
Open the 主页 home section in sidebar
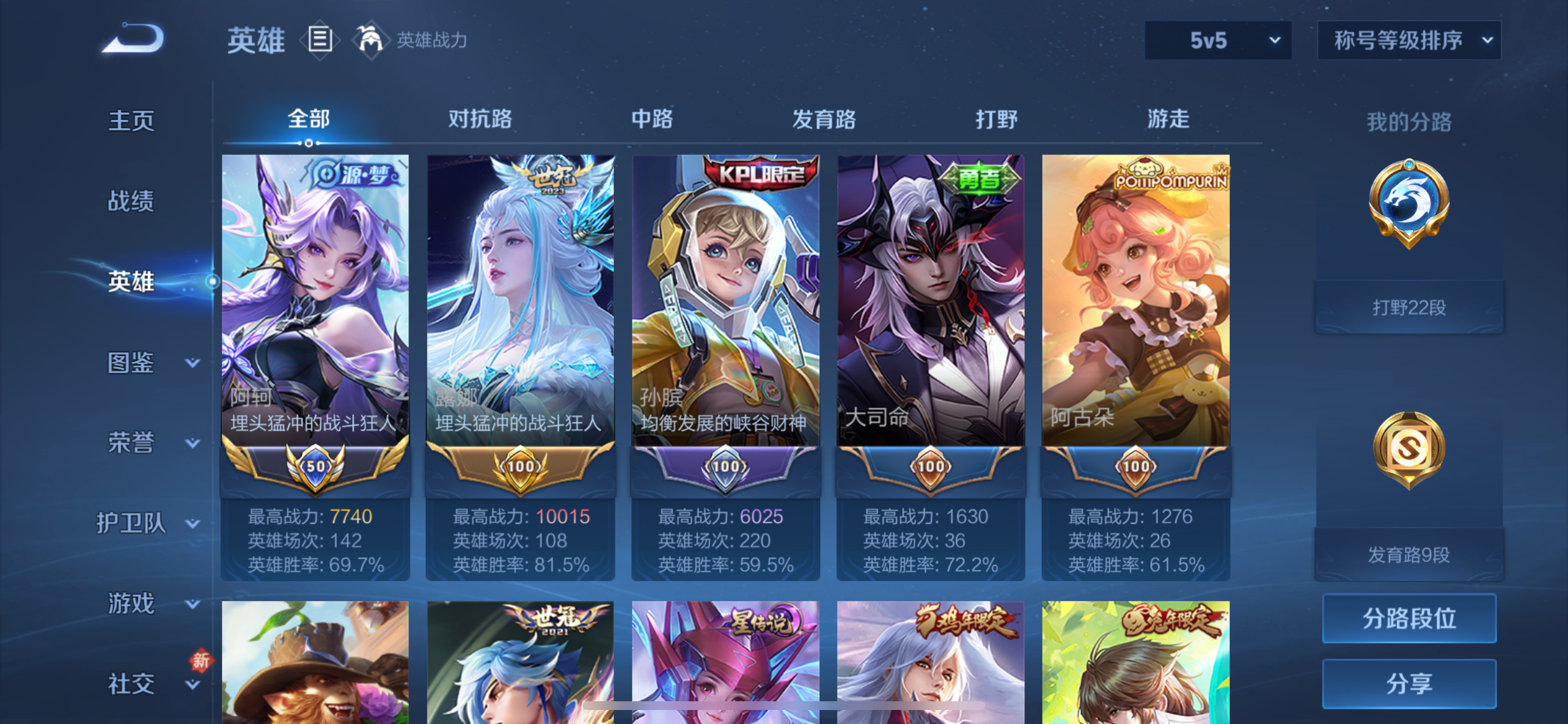point(131,121)
